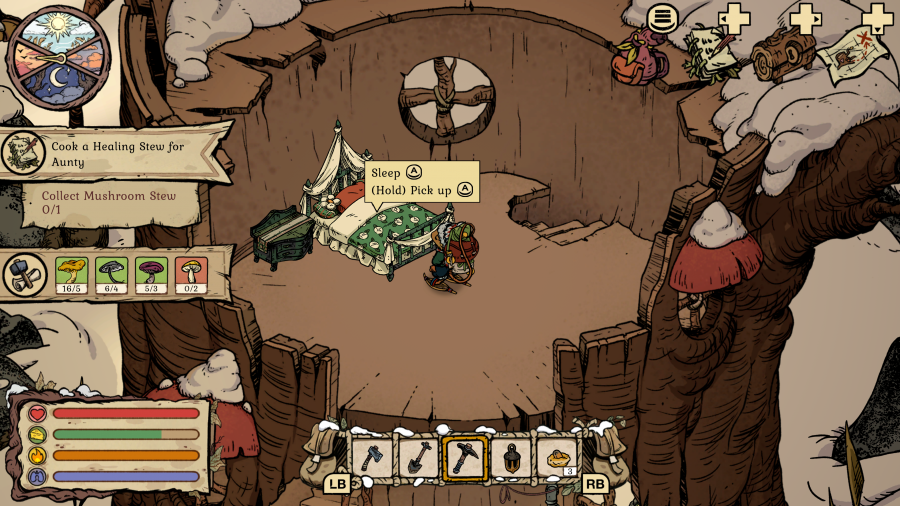Choose the pickaxe in the hotbar
The image size is (900, 506).
pos(465,458)
